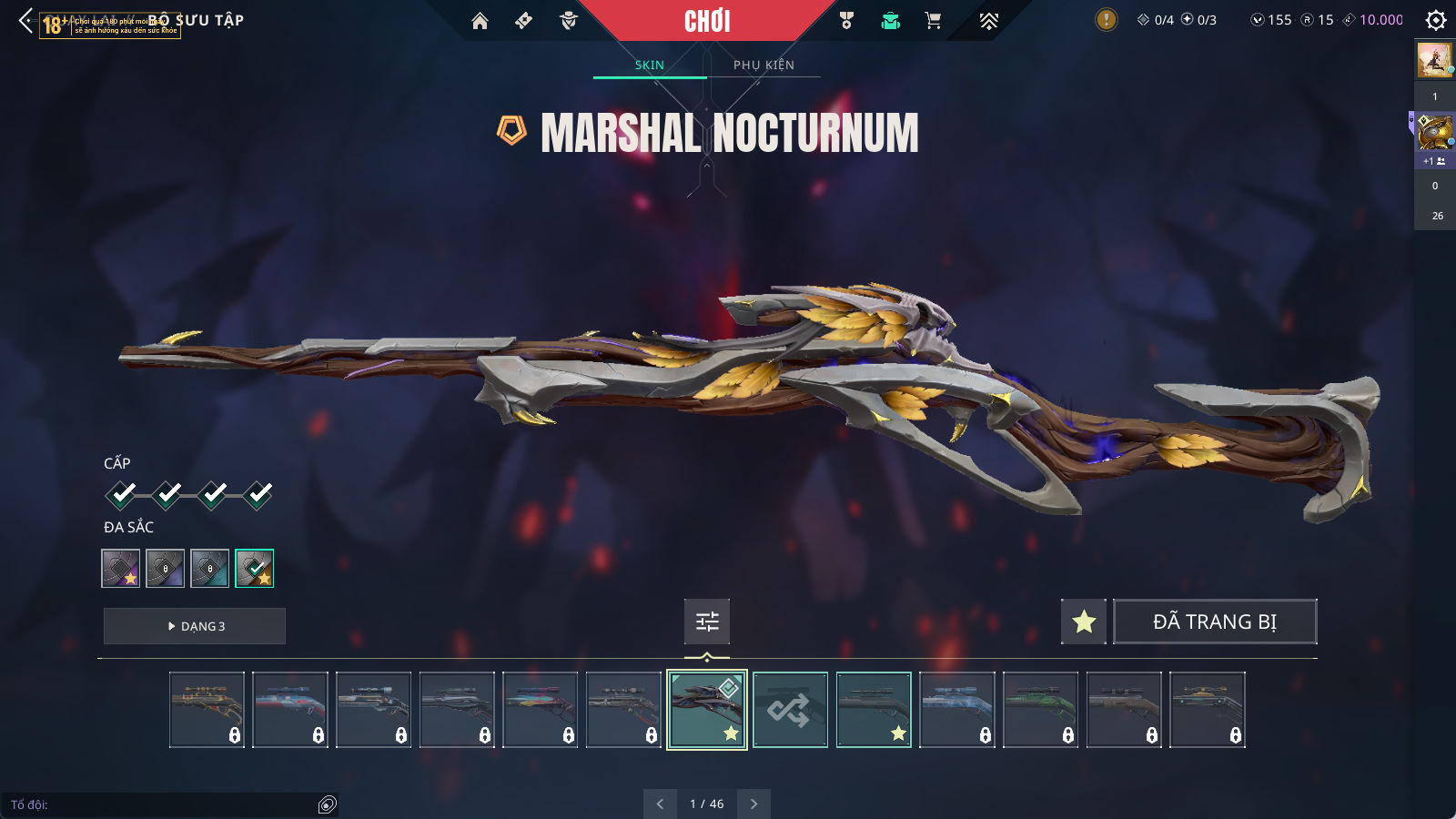Open the home screen icon

pyautogui.click(x=480, y=21)
